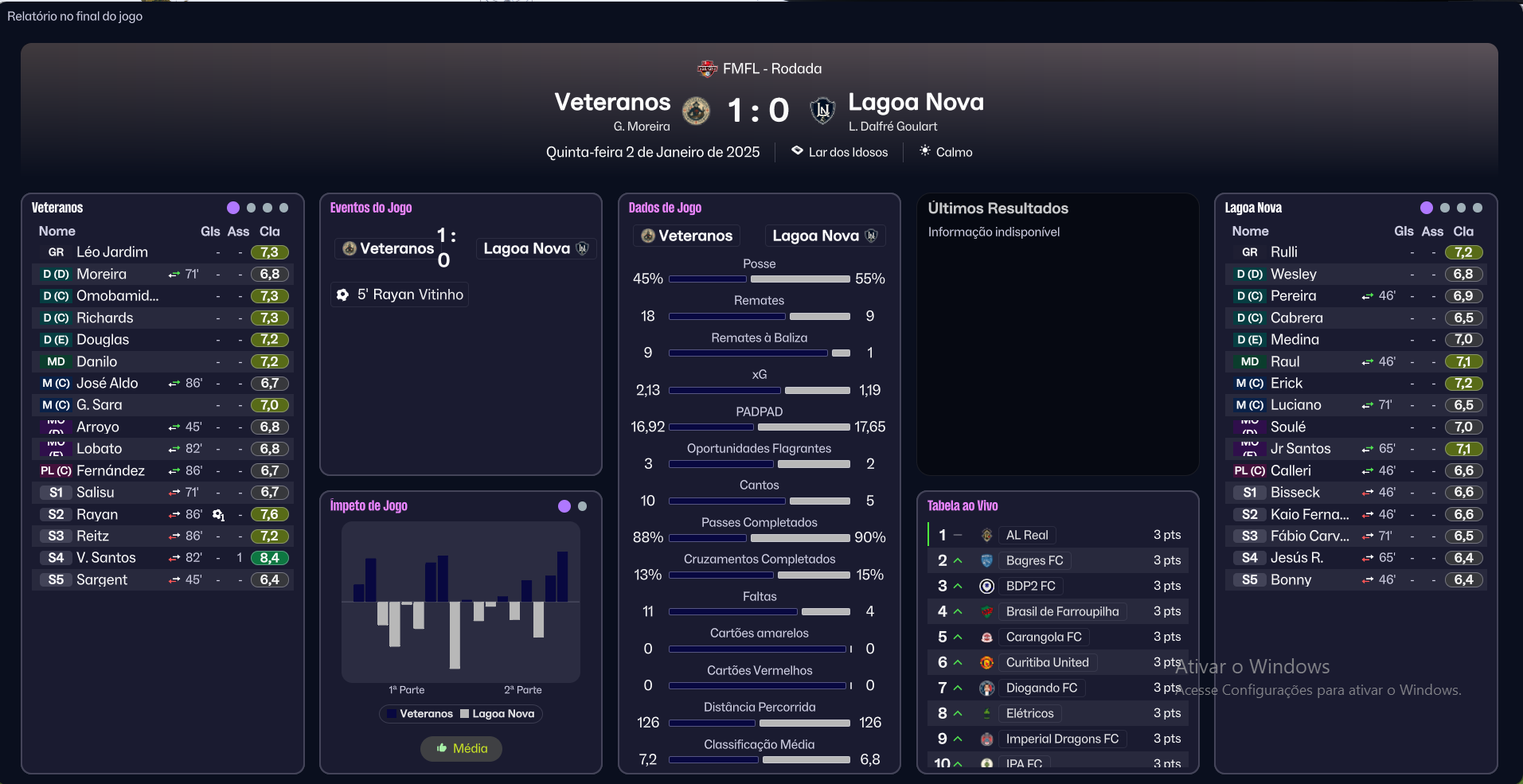Open FMFL - Rodada competition link
Image resolution: width=1523 pixels, height=784 pixels.
point(771,68)
